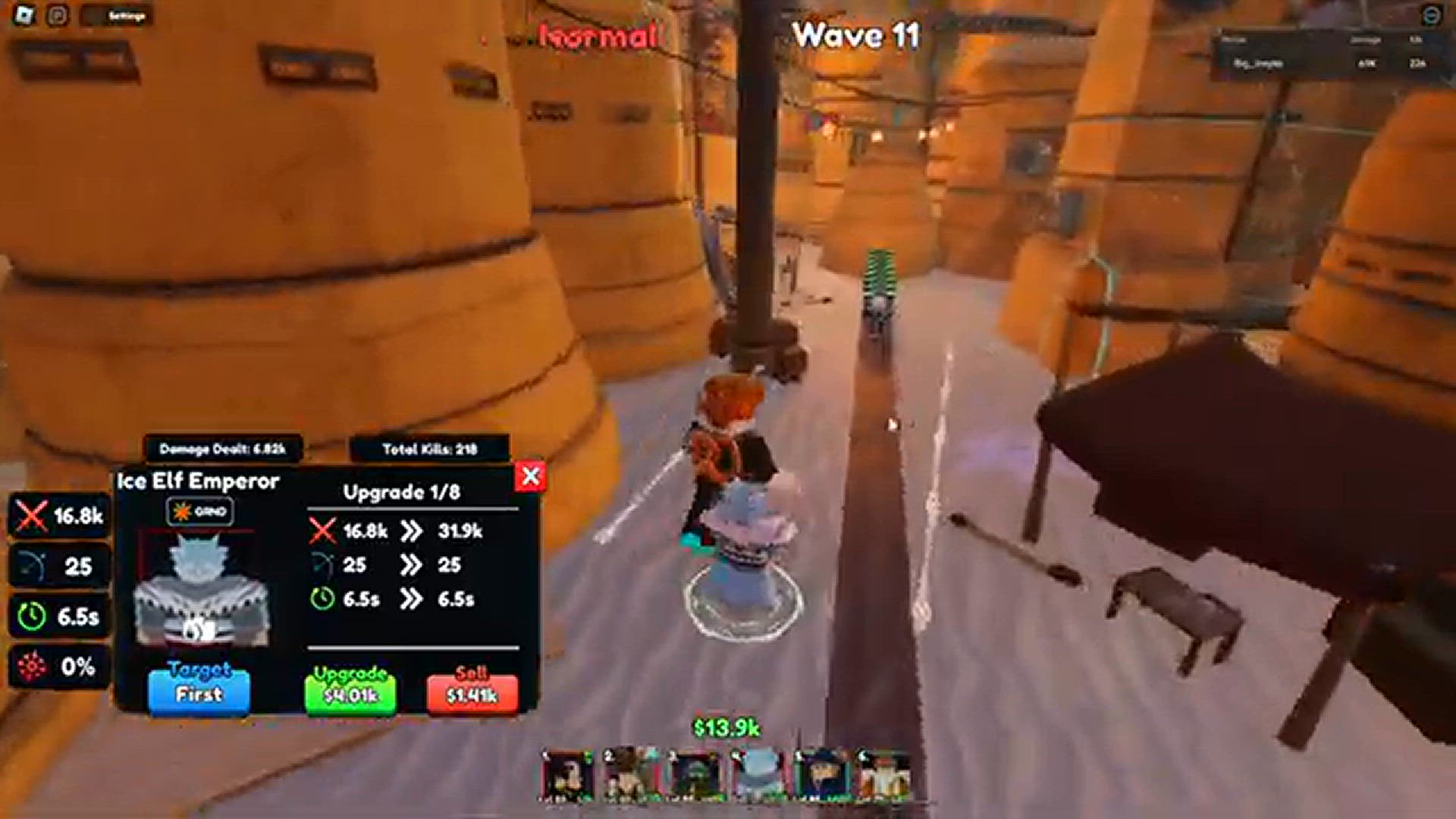Viewport: 1456px width, 819px height.
Task: Select the ice elf unit in slot 4
Action: point(758,775)
